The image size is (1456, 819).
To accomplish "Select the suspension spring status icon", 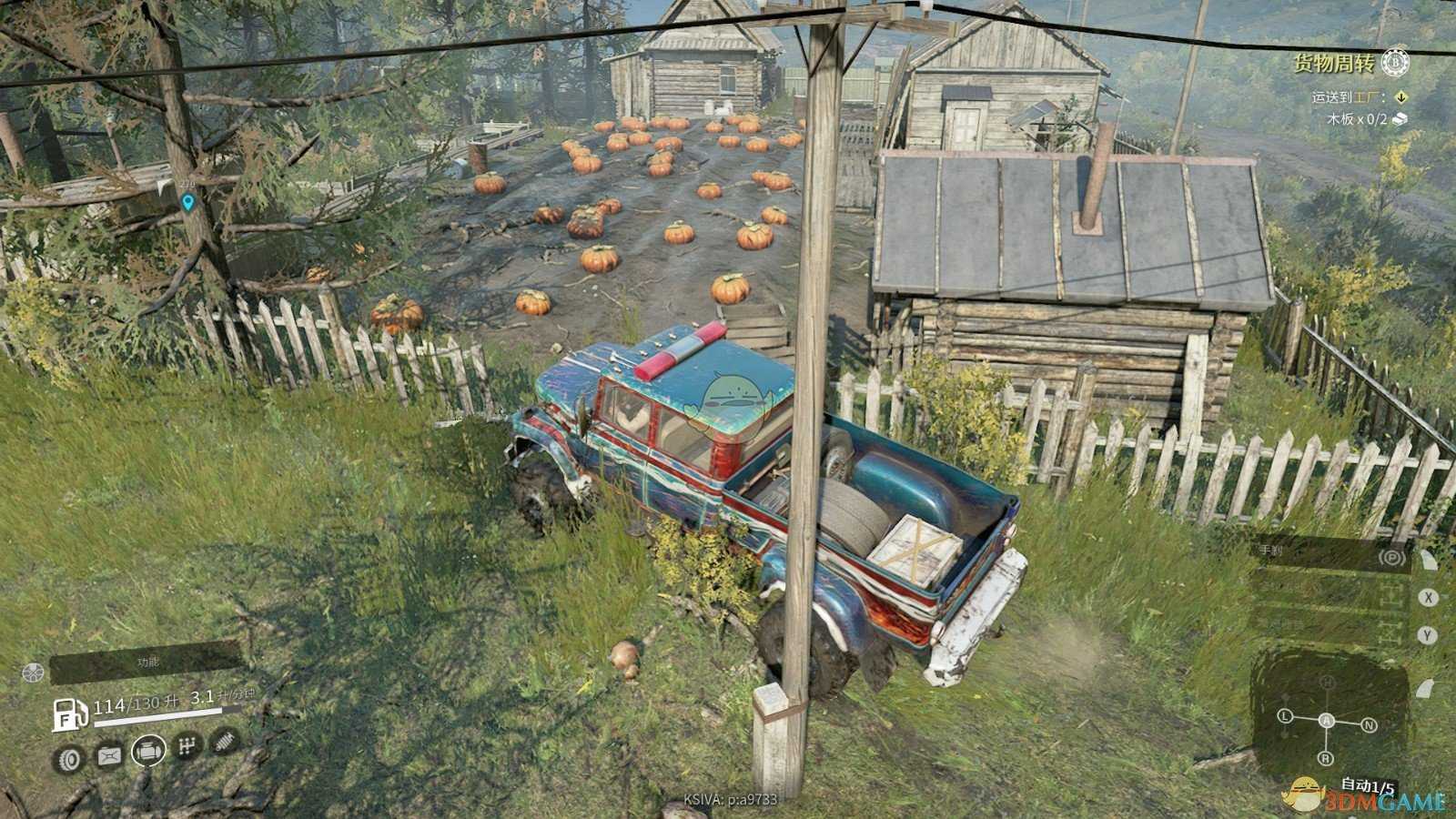I will pyautogui.click(x=224, y=742).
